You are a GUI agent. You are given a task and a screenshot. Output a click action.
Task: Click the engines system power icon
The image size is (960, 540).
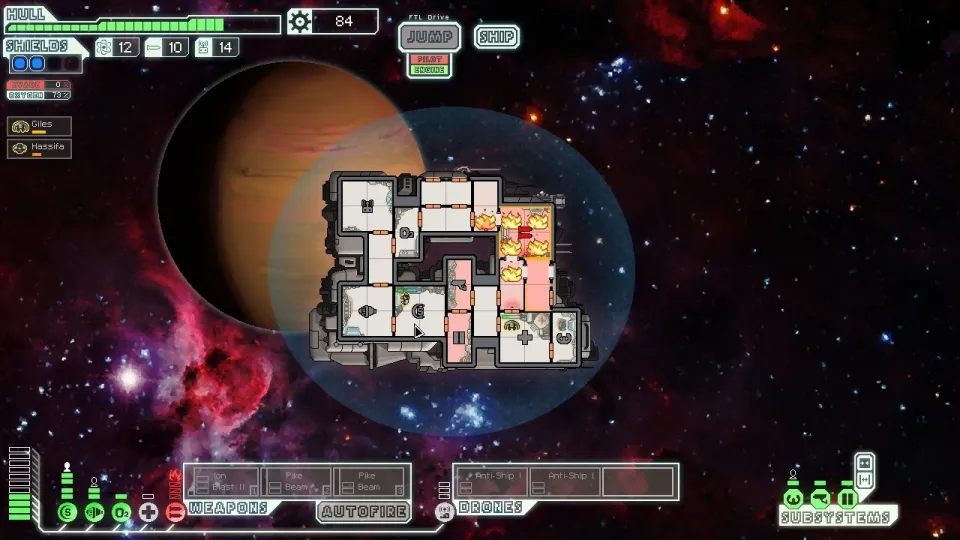click(94, 512)
